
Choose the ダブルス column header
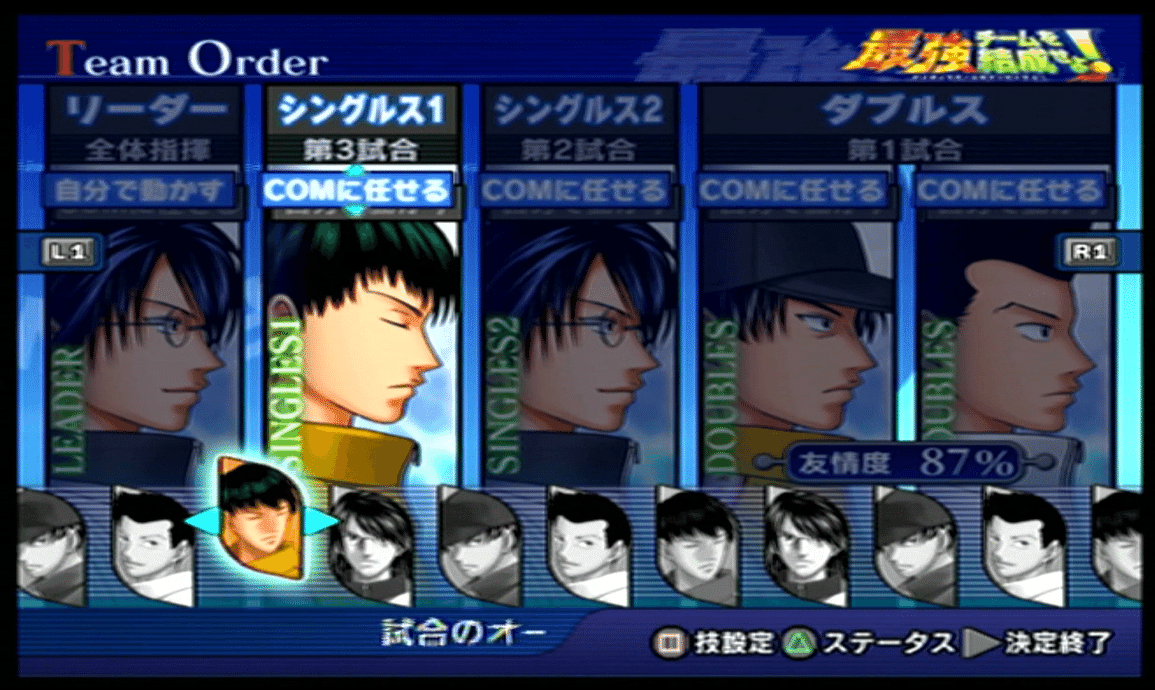coord(905,110)
